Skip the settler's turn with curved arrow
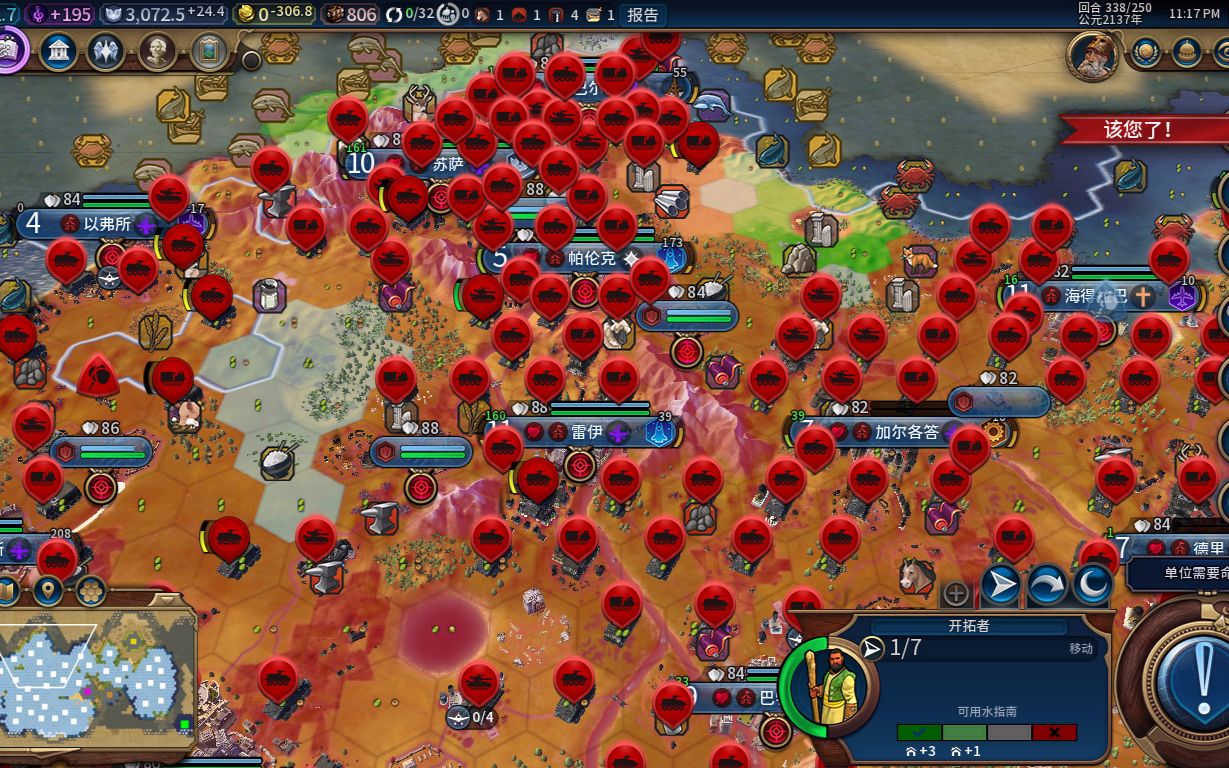 1046,585
